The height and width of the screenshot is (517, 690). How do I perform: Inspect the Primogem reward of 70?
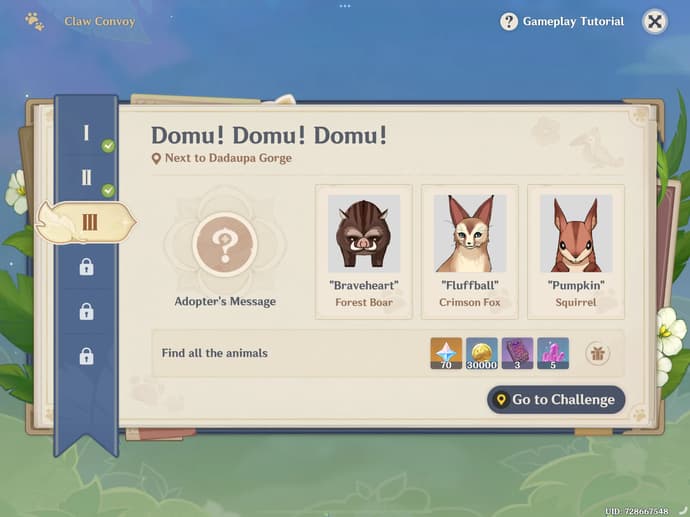[x=446, y=353]
